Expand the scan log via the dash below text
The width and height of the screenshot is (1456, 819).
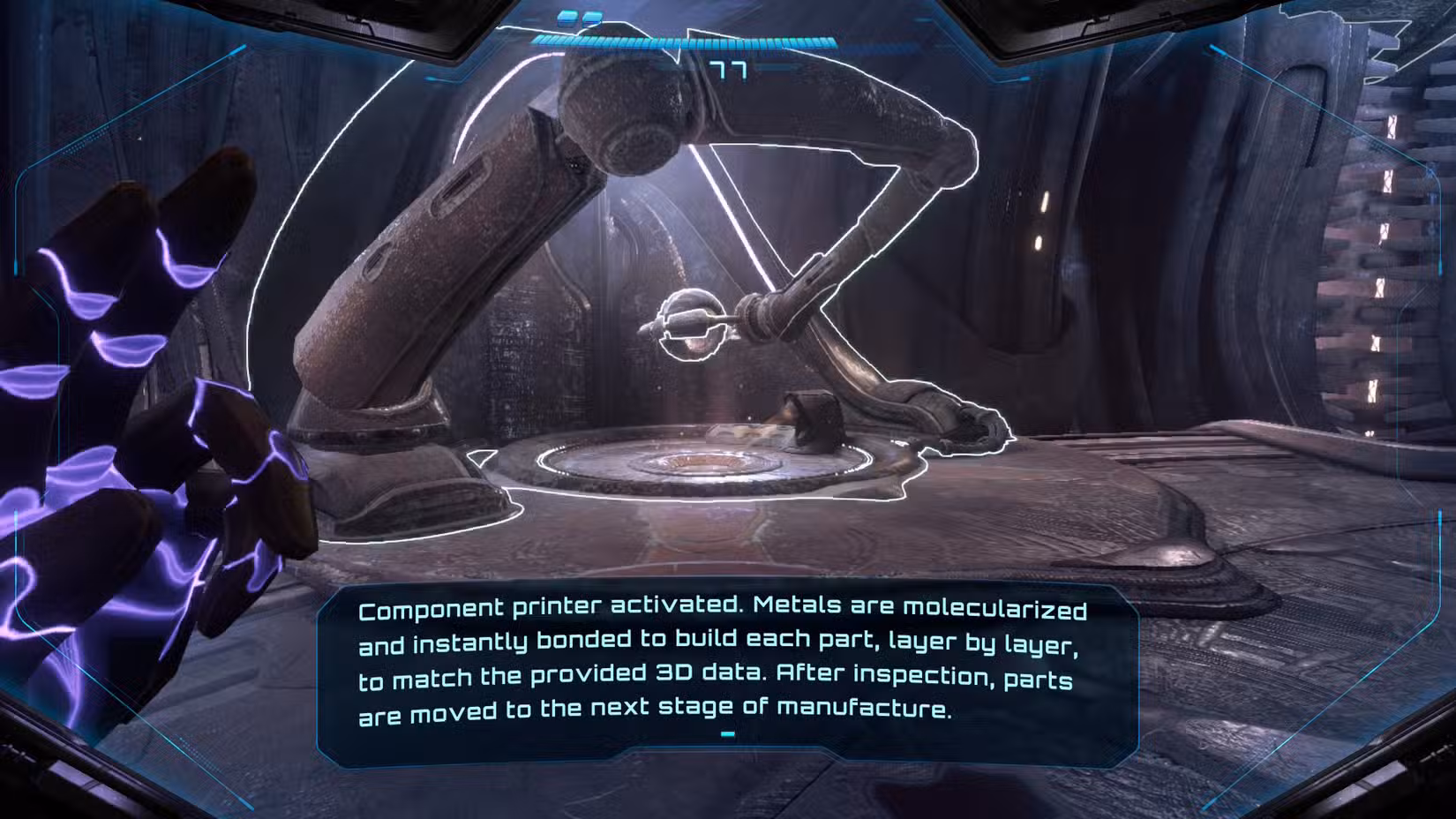(x=727, y=732)
